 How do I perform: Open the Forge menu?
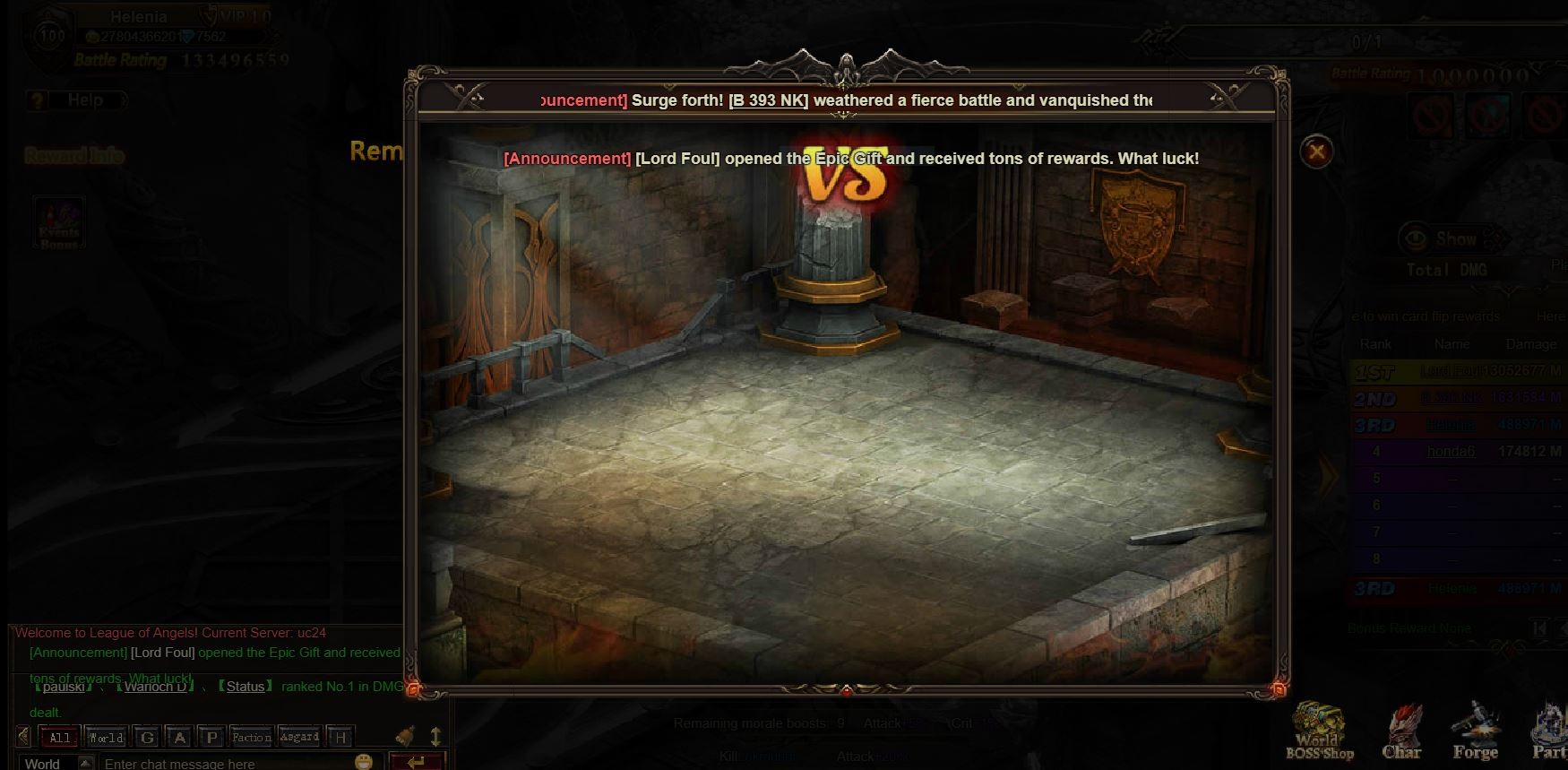click(x=1475, y=732)
